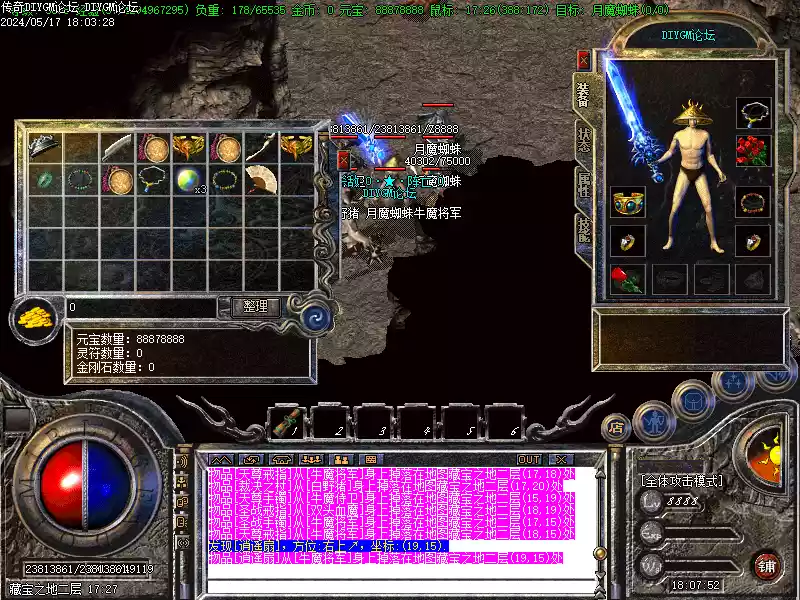
Task: Open the 属性 attributes tab
Action: 583,185
